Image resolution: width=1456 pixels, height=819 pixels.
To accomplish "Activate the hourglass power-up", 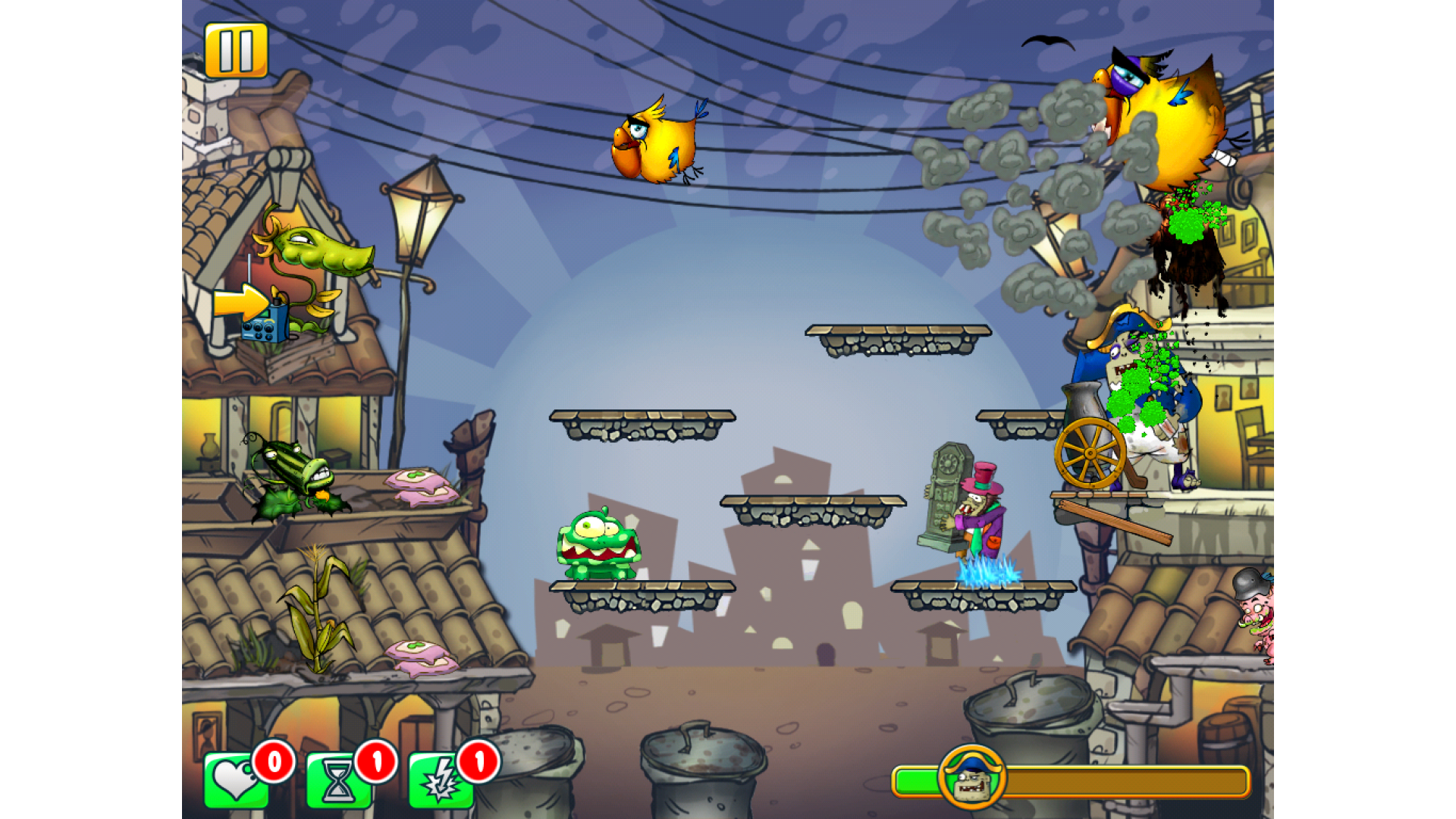I will [x=338, y=781].
